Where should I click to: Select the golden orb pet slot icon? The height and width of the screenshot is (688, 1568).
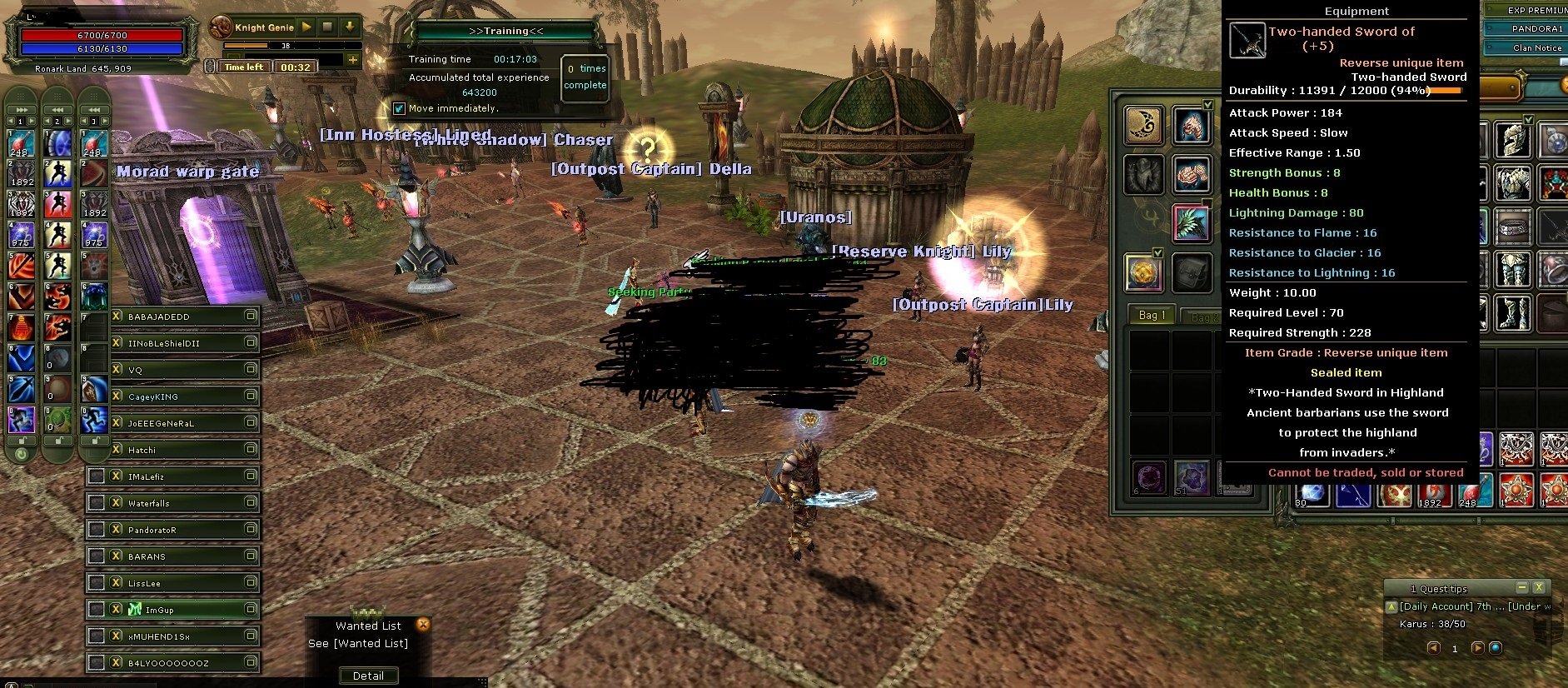[1144, 271]
